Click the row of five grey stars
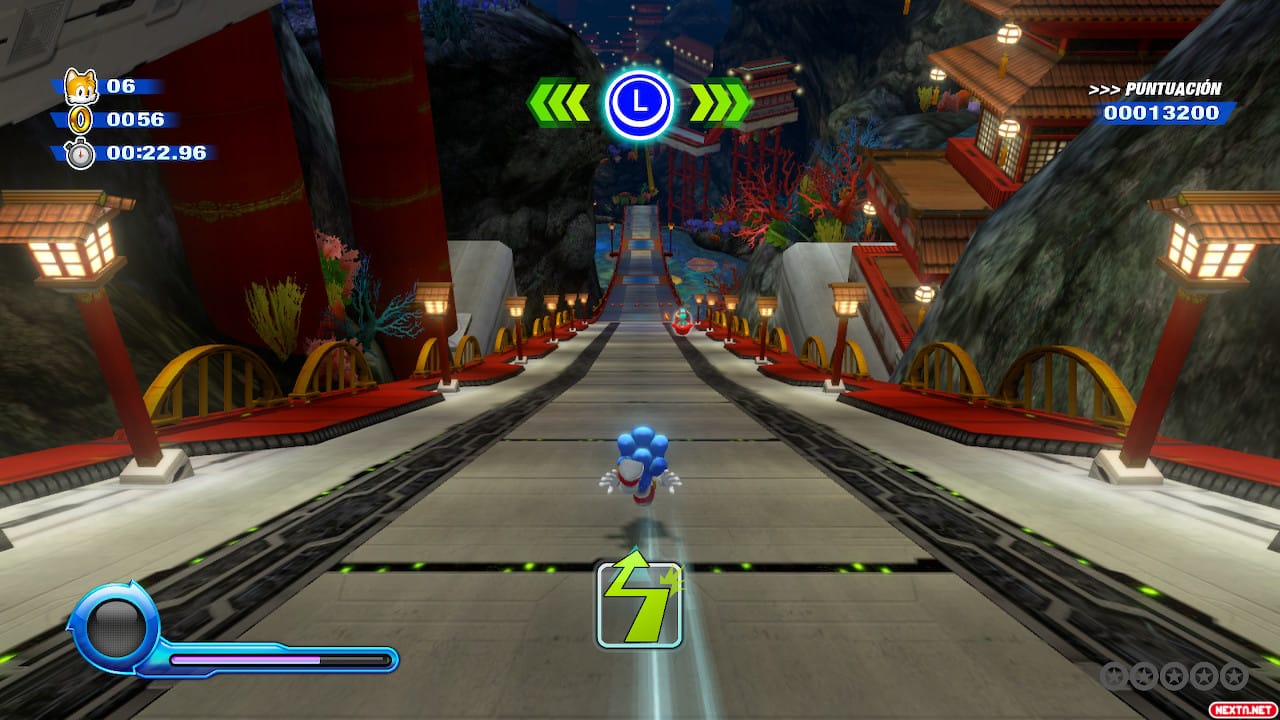 (x=1174, y=676)
